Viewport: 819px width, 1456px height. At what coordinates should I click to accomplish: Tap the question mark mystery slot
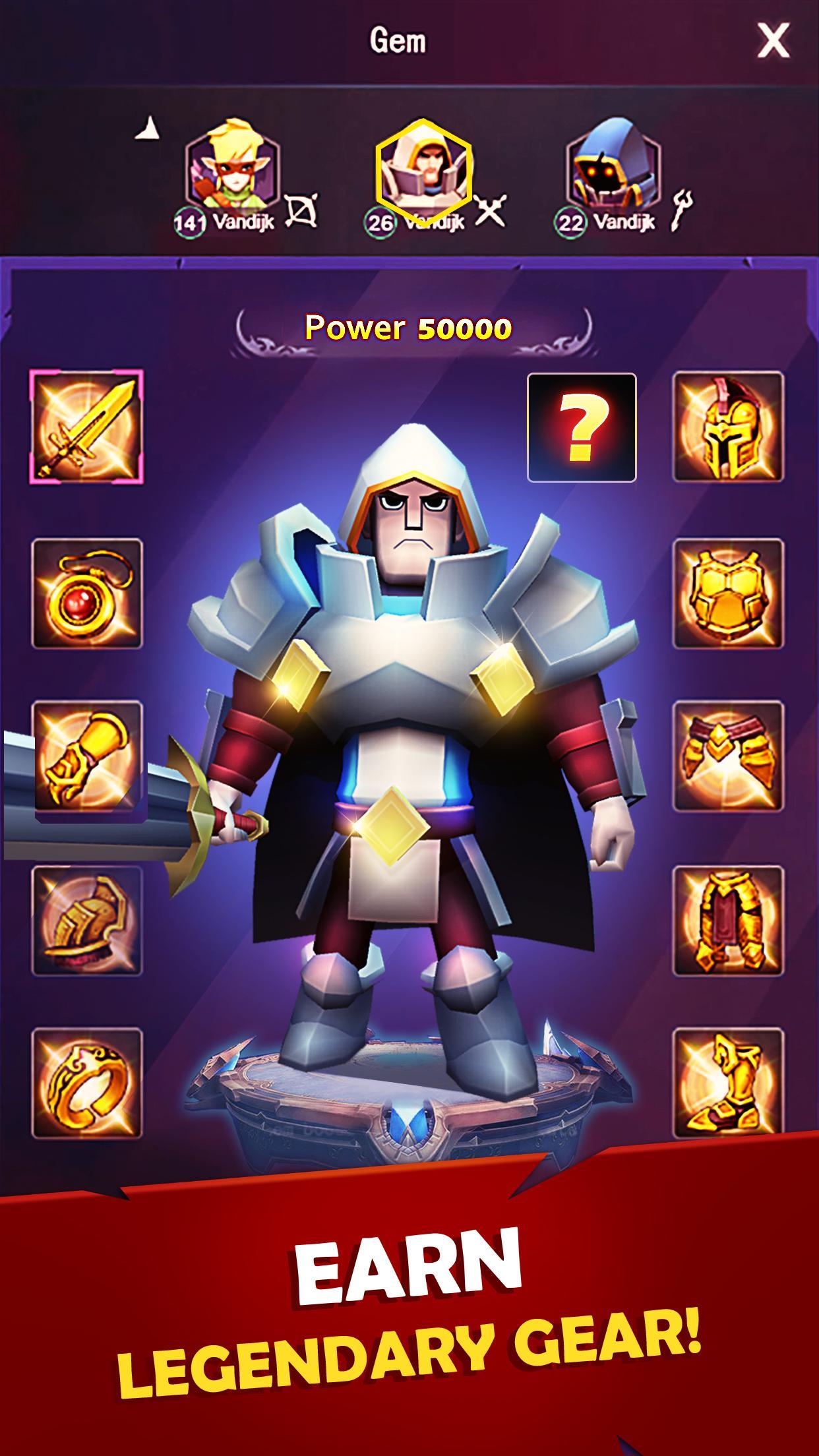pos(582,427)
